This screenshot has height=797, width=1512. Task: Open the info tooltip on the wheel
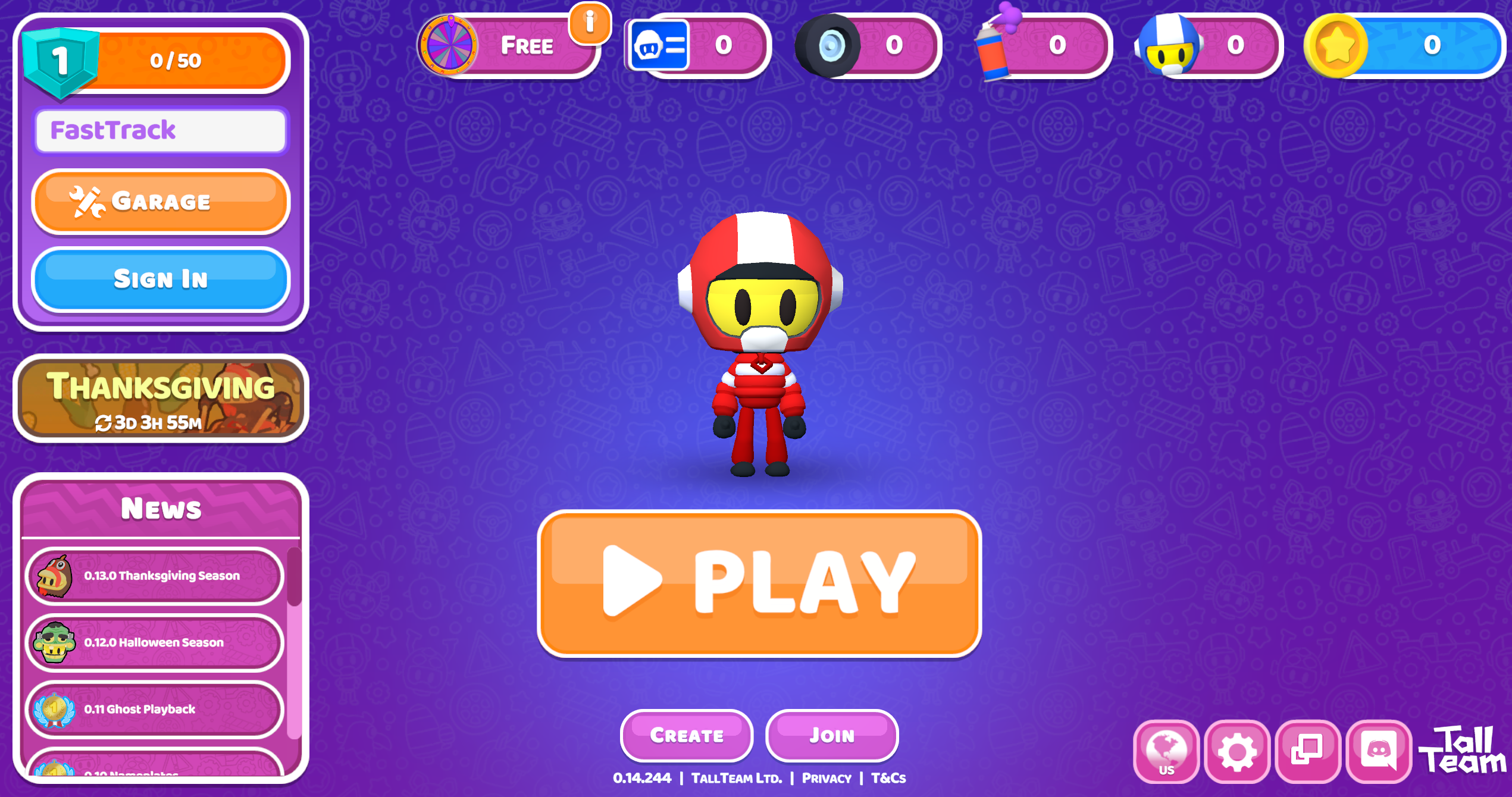[590, 24]
